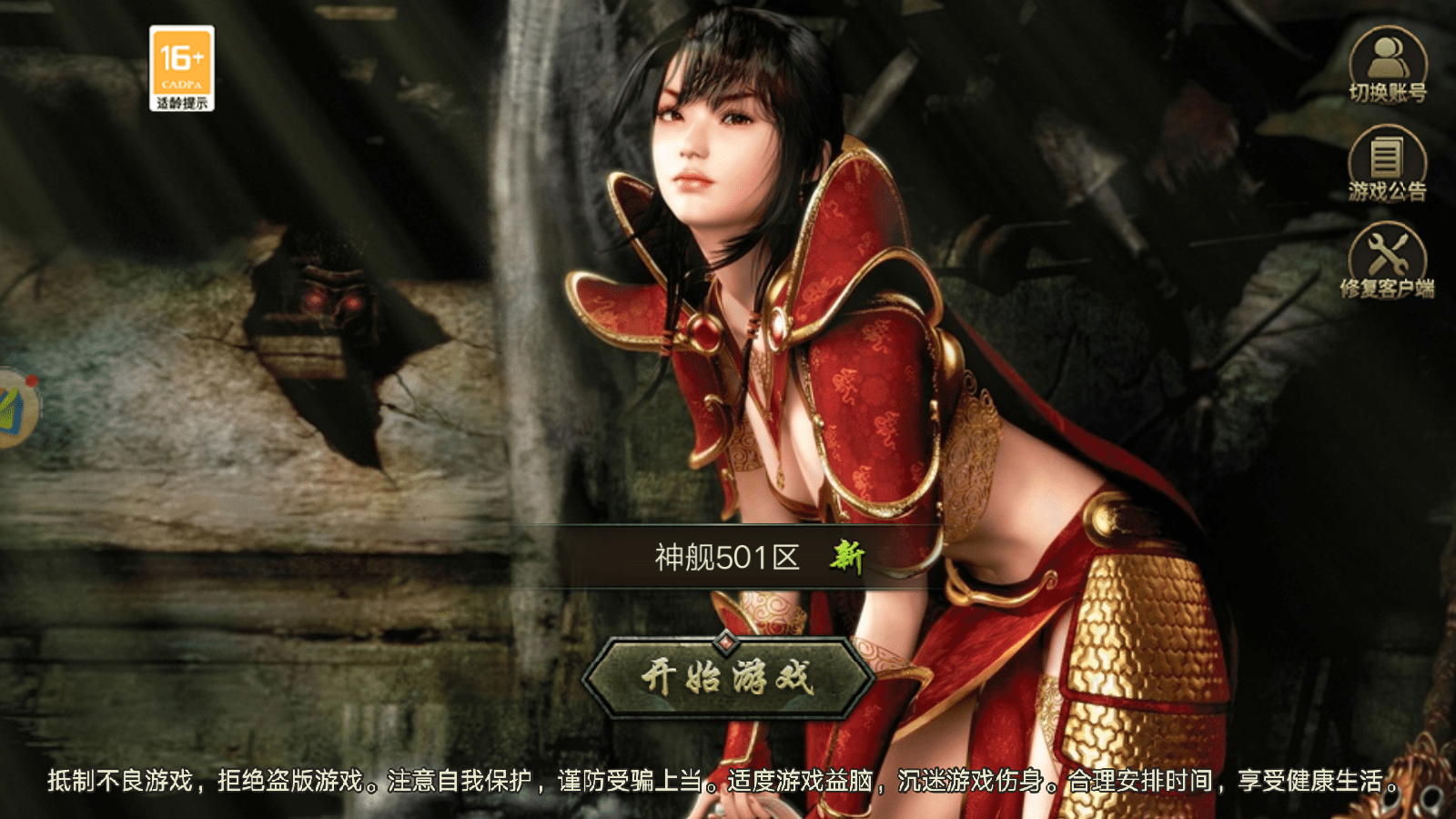Screen dimensions: 1456x819
Task: Start the game with 开始游戏 button
Action: coord(727,678)
